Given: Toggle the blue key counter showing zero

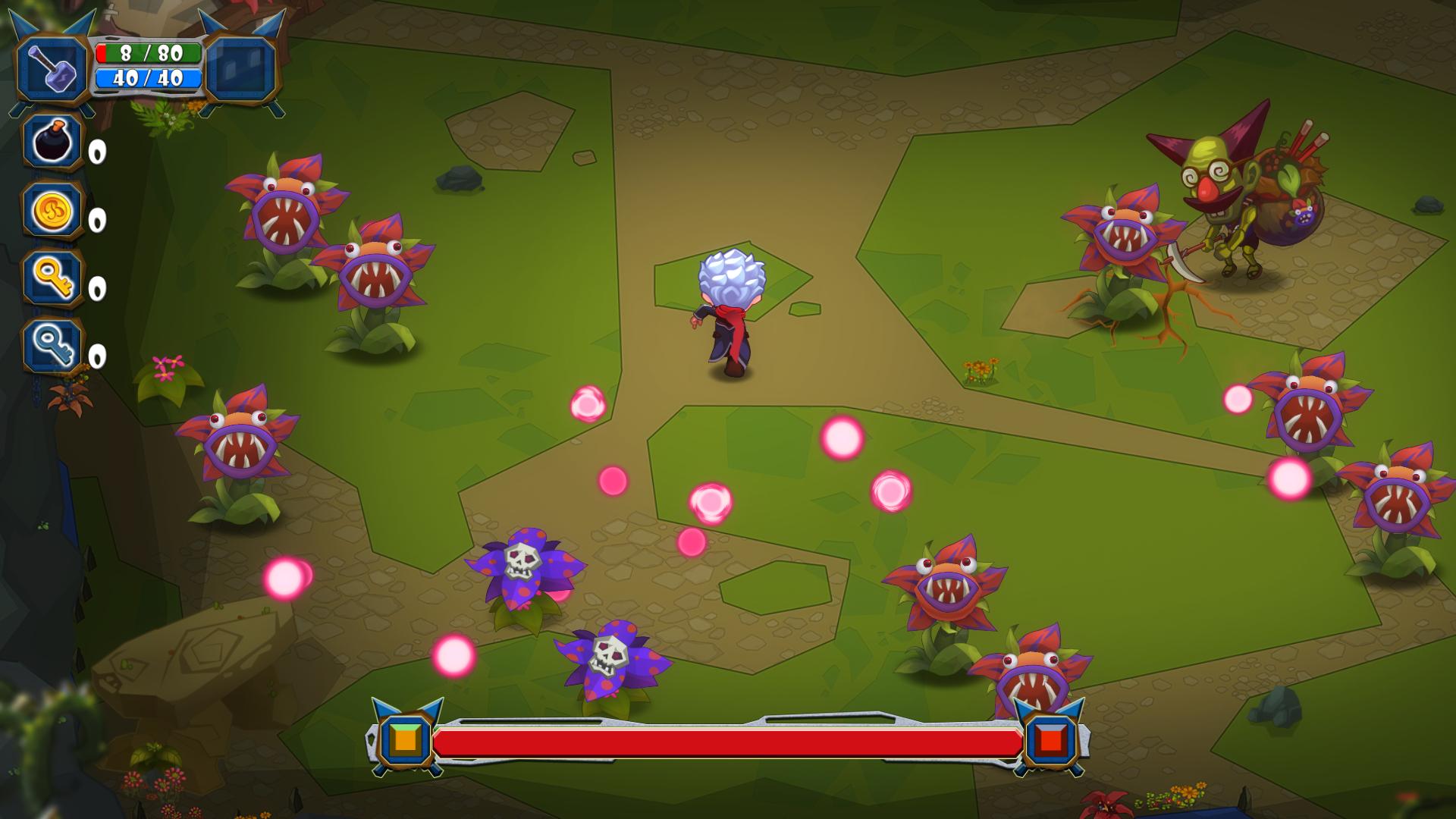Looking at the screenshot, I should (x=96, y=356).
